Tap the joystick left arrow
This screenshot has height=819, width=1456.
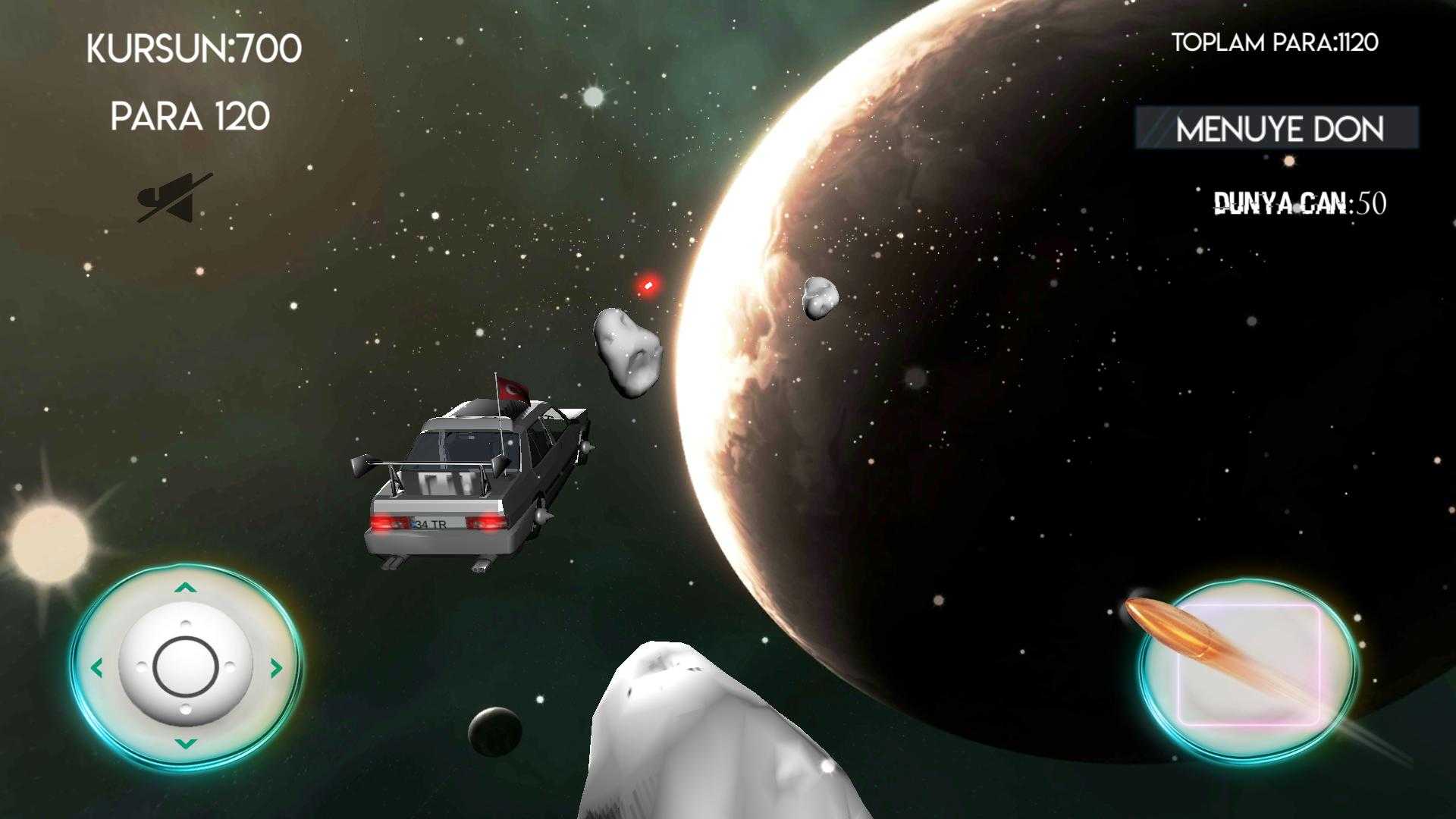pyautogui.click(x=96, y=668)
